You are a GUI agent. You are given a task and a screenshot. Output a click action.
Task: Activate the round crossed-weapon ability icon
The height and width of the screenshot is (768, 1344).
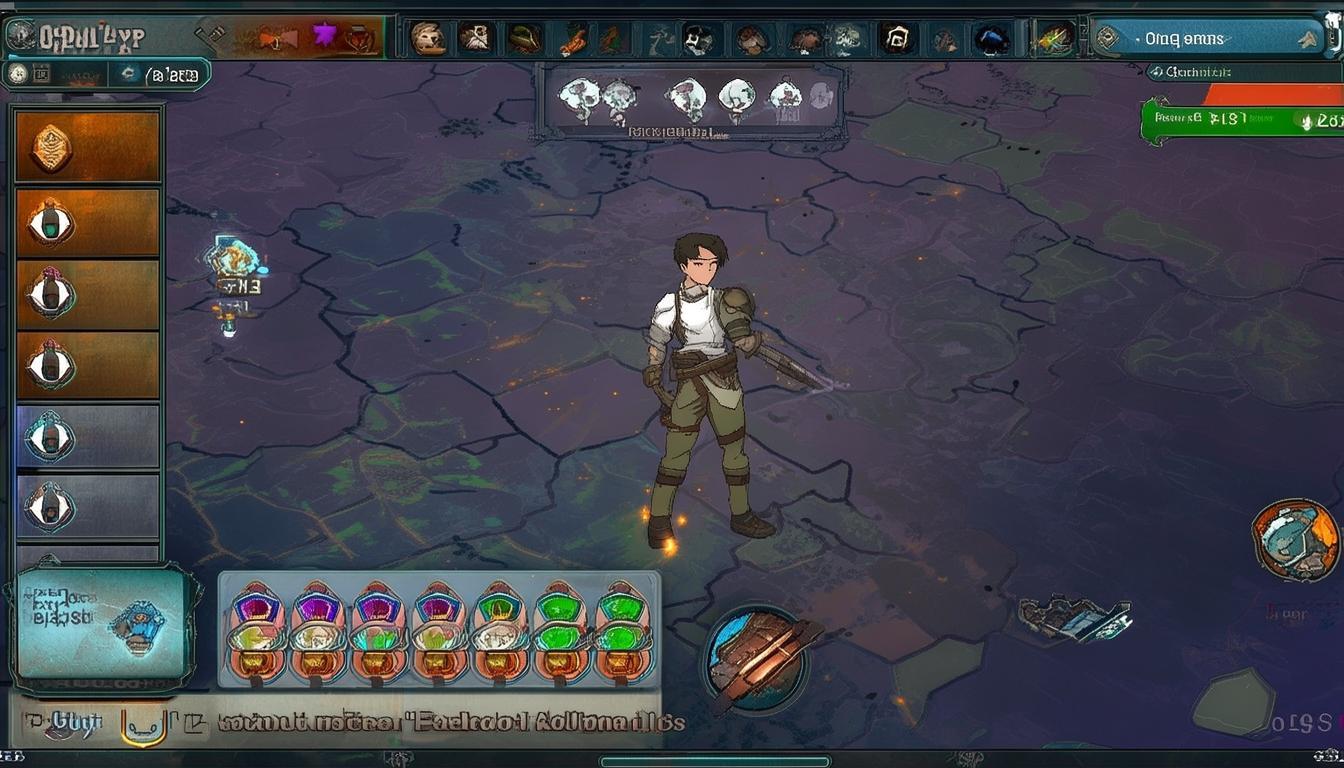click(757, 656)
